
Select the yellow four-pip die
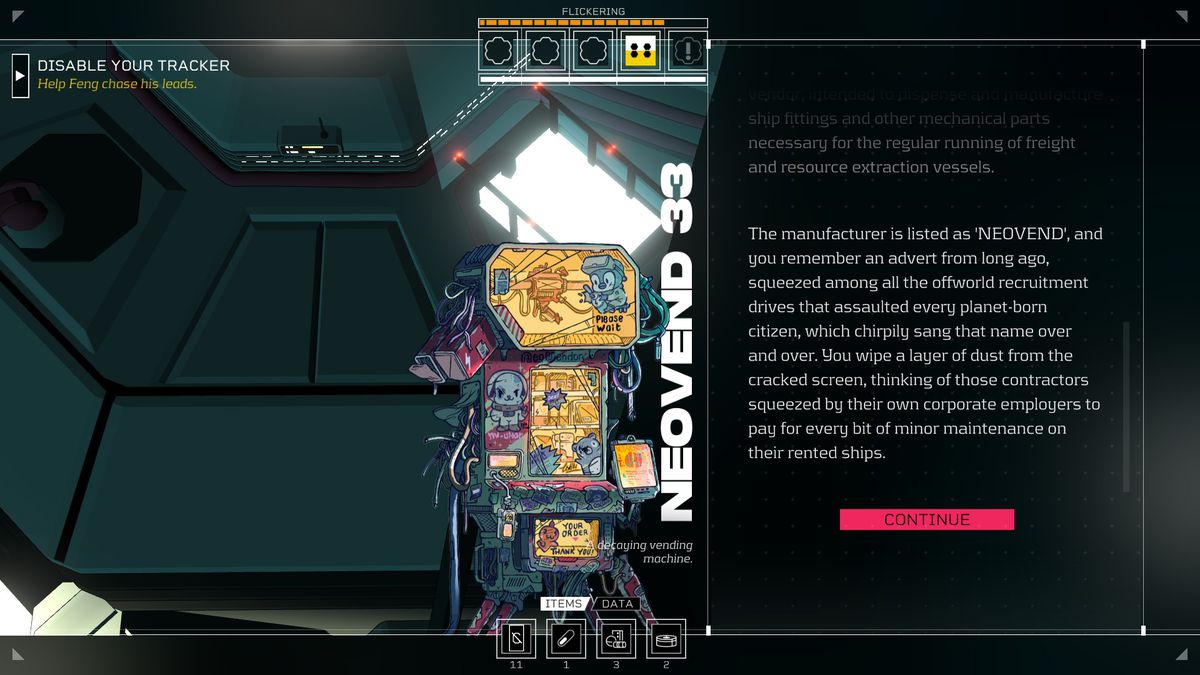pos(640,50)
